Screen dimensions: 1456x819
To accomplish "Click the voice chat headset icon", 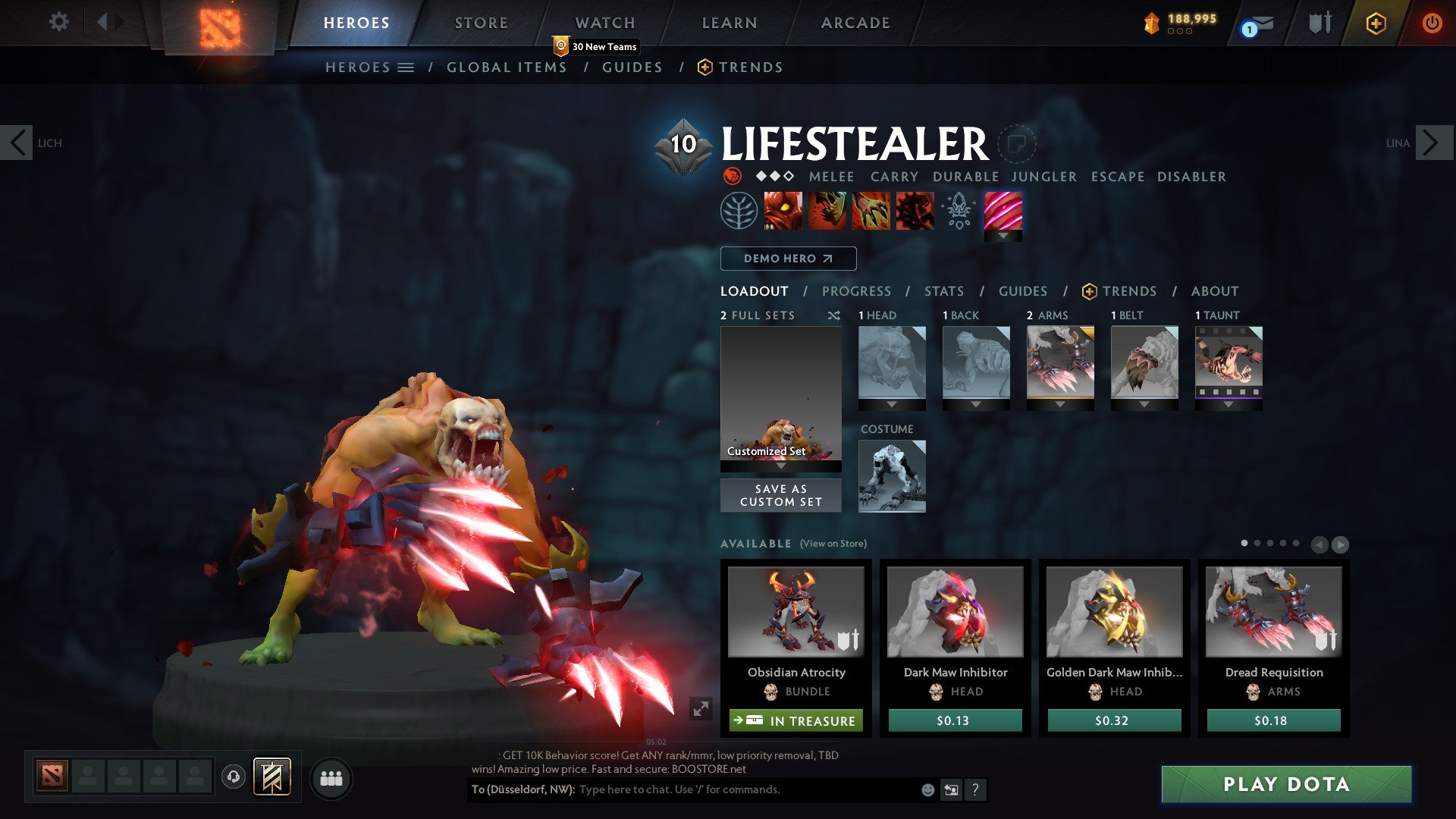I will 234,777.
